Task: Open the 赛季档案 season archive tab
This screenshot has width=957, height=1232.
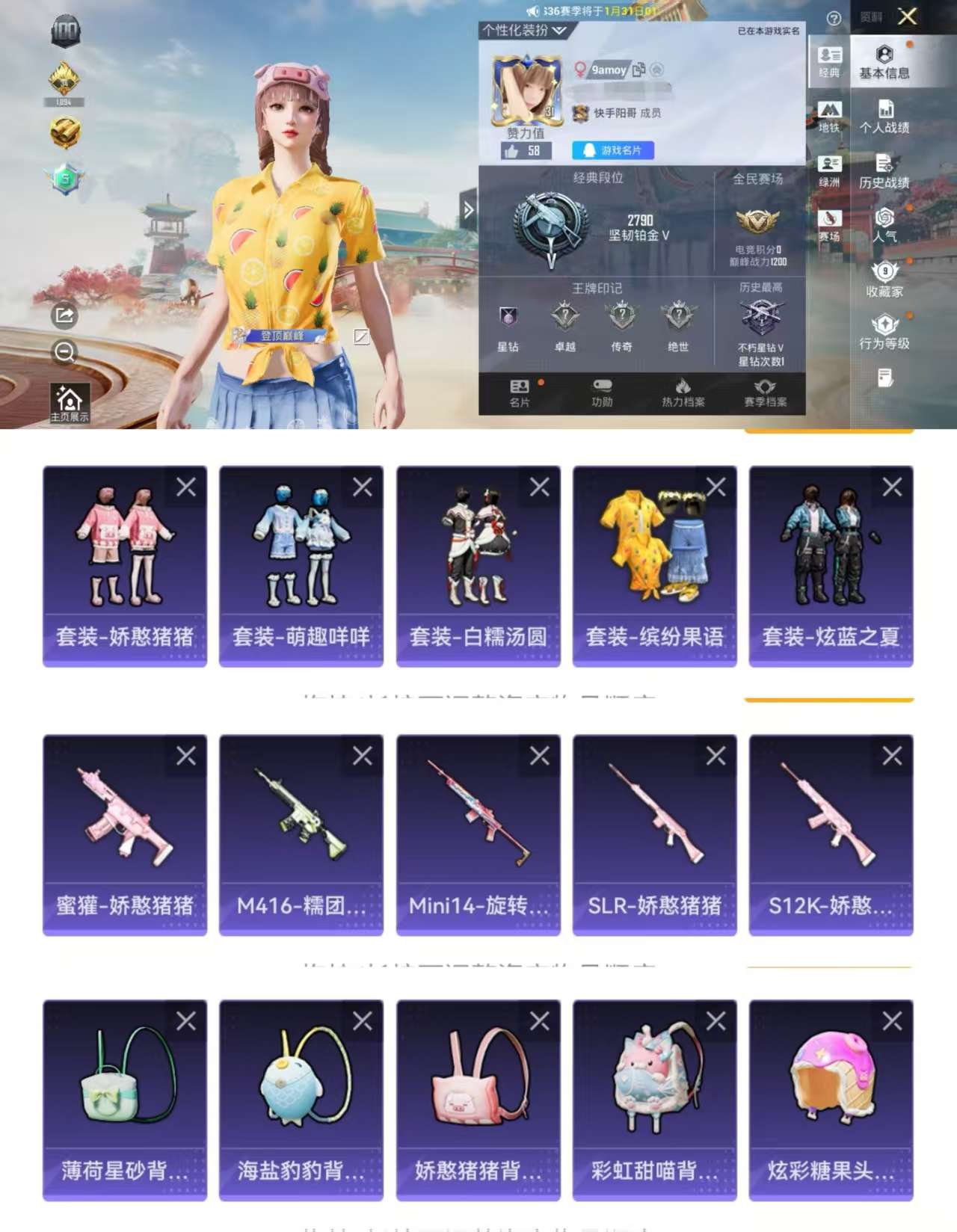Action: tap(764, 393)
